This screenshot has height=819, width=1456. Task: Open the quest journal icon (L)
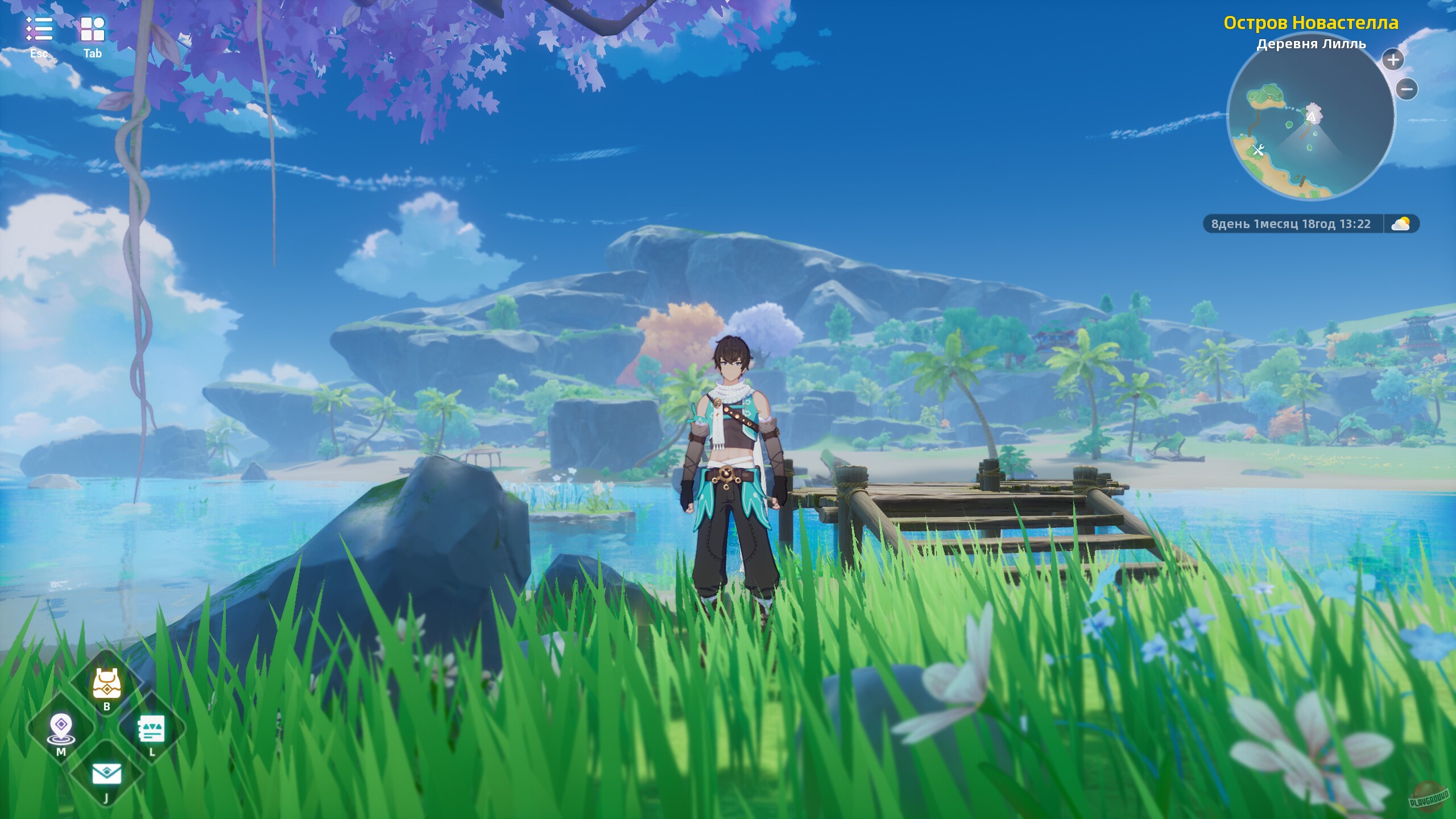[151, 729]
